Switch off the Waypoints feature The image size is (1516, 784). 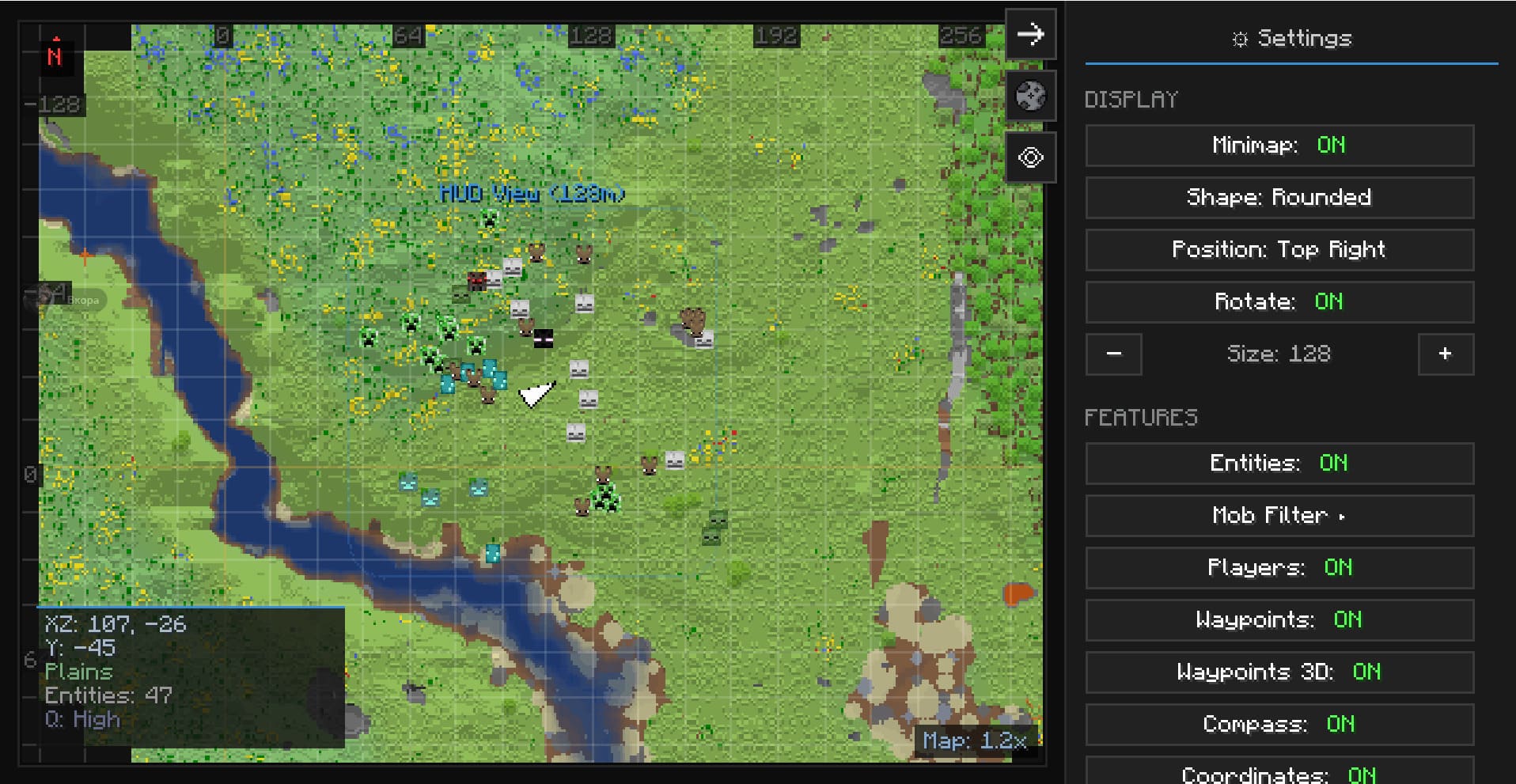(1279, 620)
